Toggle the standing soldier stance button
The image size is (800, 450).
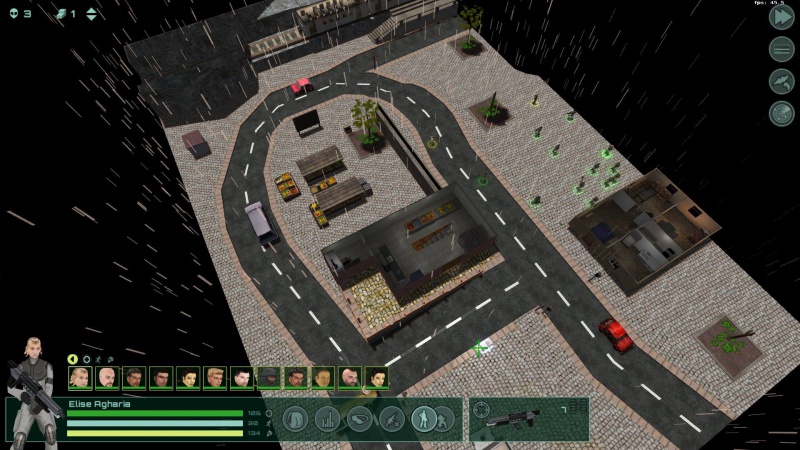[x=423, y=418]
